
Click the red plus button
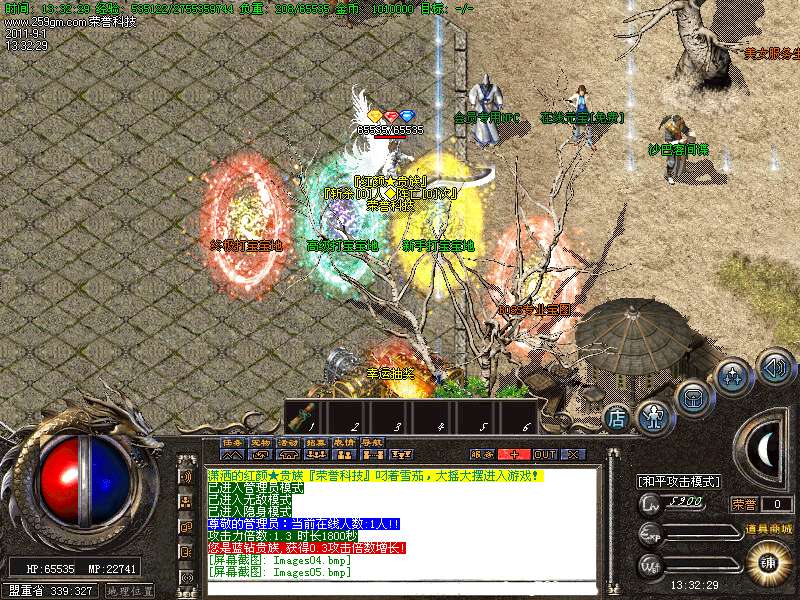coord(514,454)
